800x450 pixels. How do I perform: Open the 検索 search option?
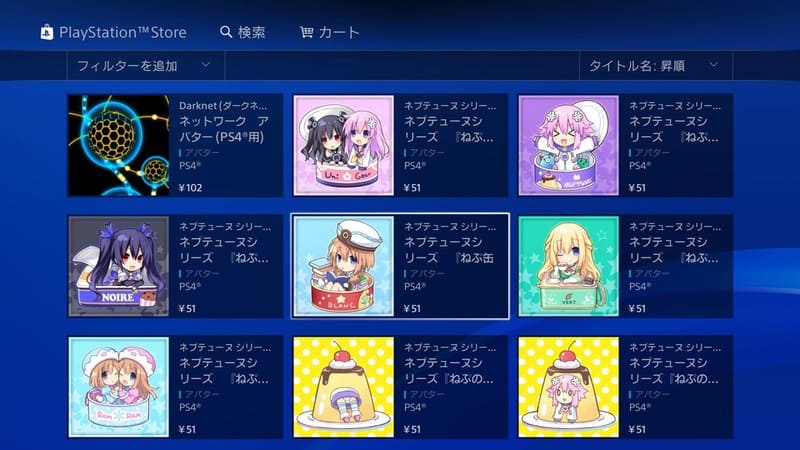point(243,32)
